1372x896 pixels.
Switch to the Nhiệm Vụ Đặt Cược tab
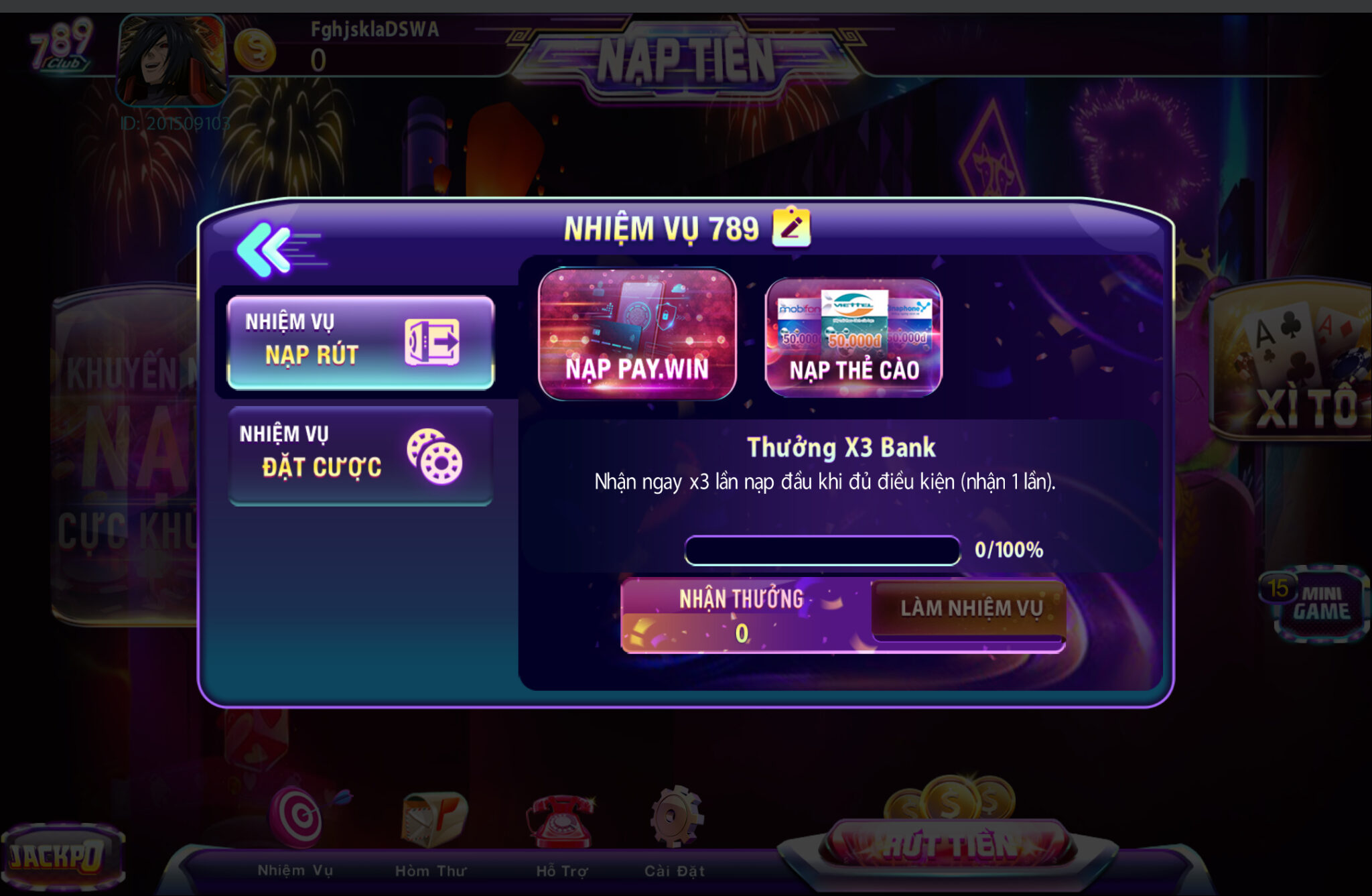(x=360, y=456)
